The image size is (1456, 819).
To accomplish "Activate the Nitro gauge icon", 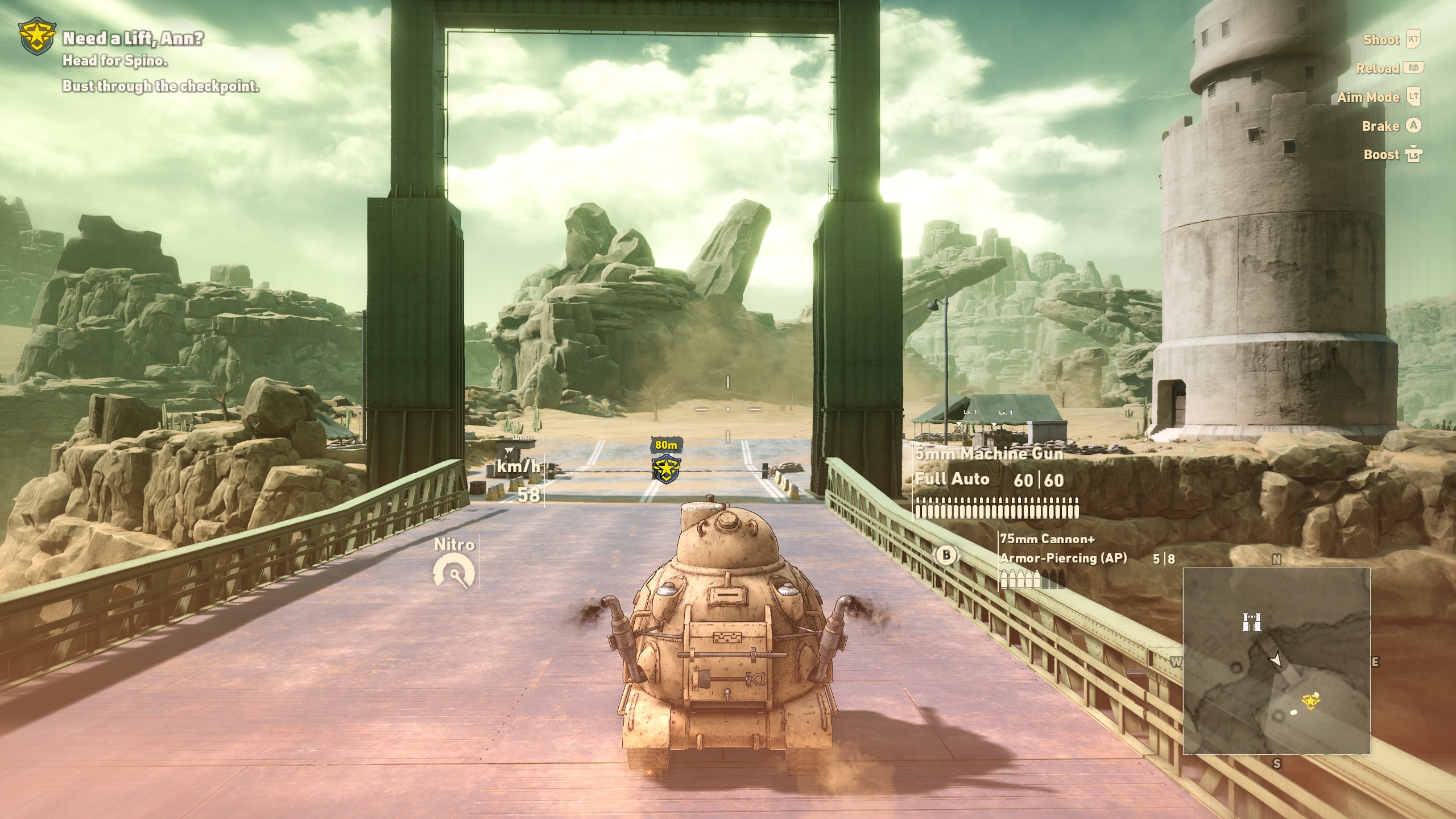I will pos(453,571).
